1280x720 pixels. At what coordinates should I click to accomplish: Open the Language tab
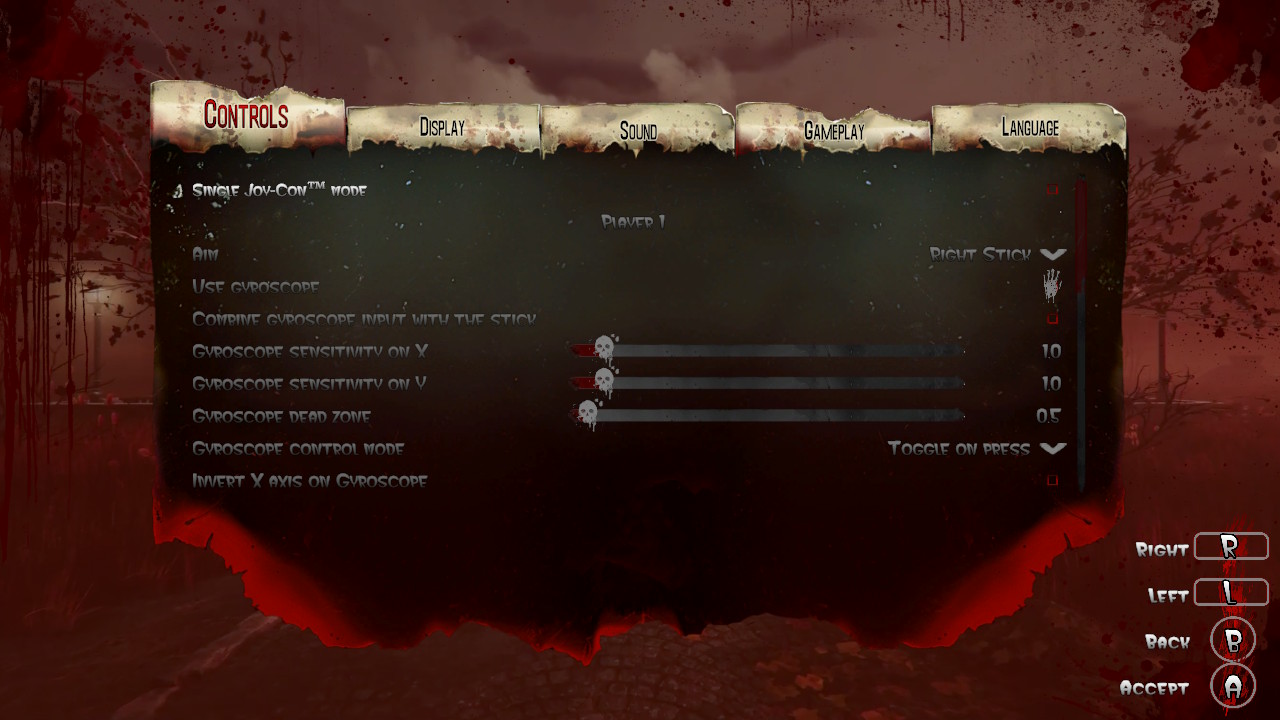(1030, 128)
